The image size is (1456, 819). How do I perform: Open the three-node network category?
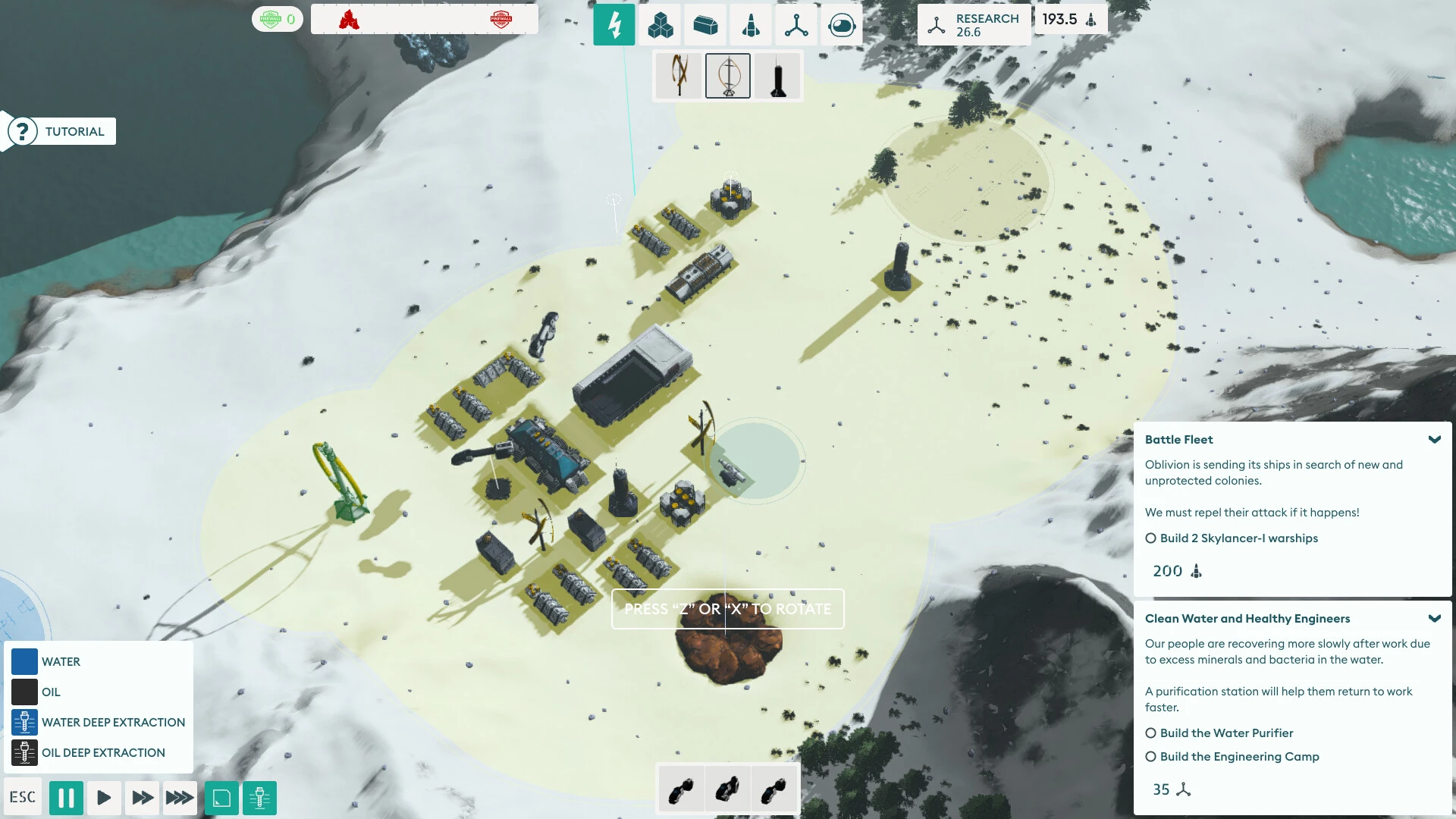(796, 25)
